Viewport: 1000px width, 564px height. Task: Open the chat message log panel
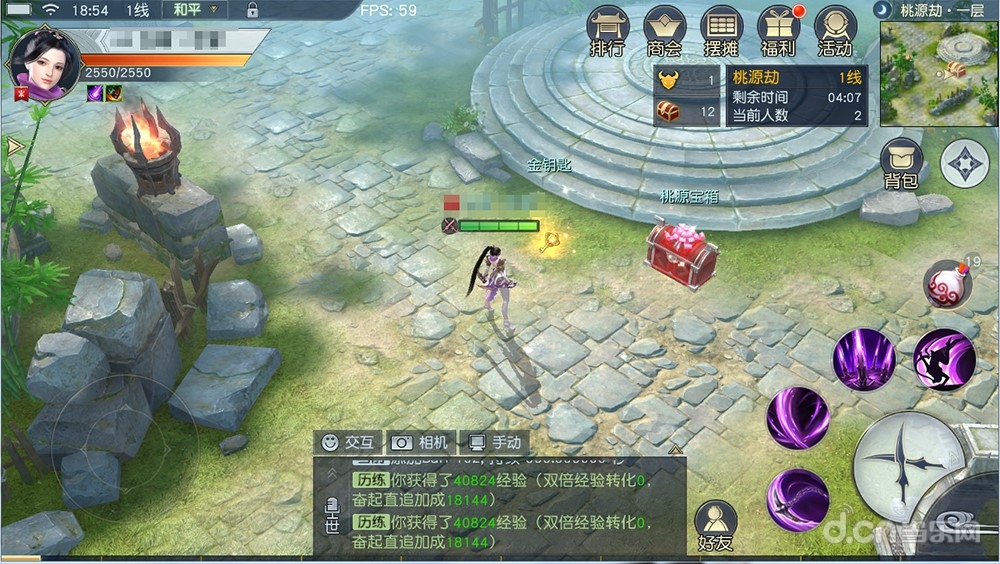(x=500, y=505)
